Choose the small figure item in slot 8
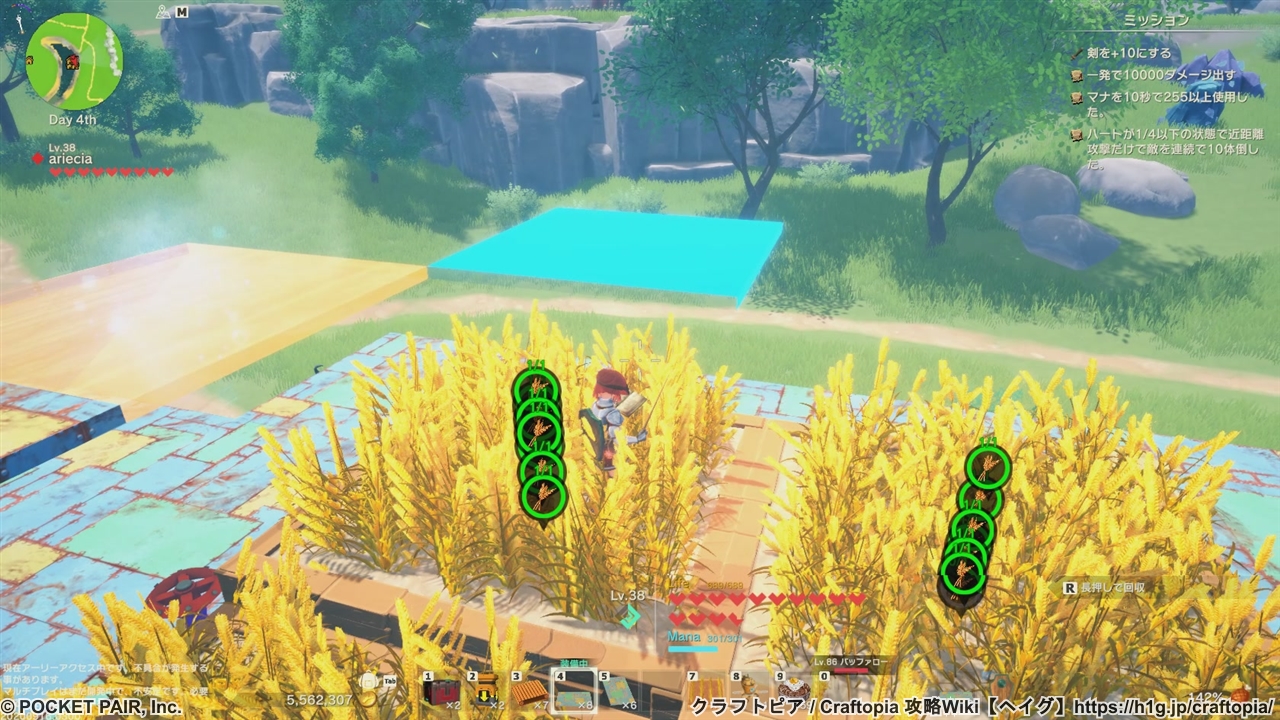 (749, 690)
